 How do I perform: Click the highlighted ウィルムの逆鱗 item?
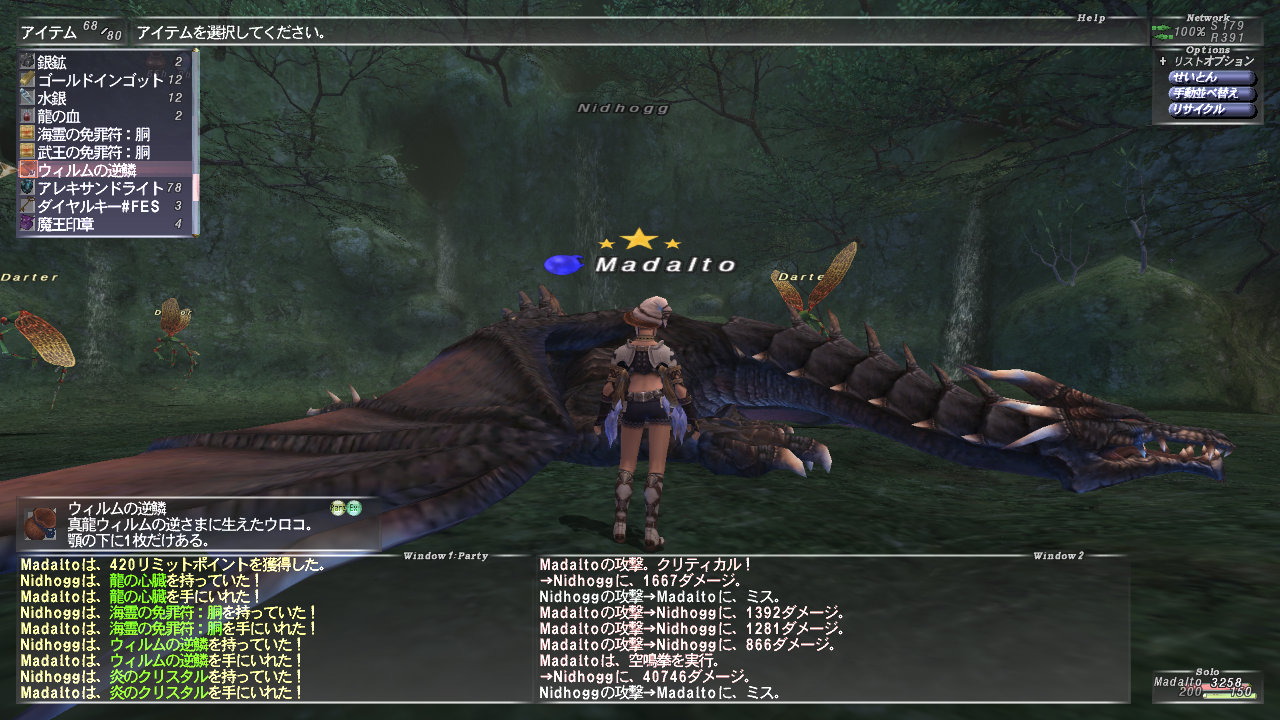click(x=100, y=170)
